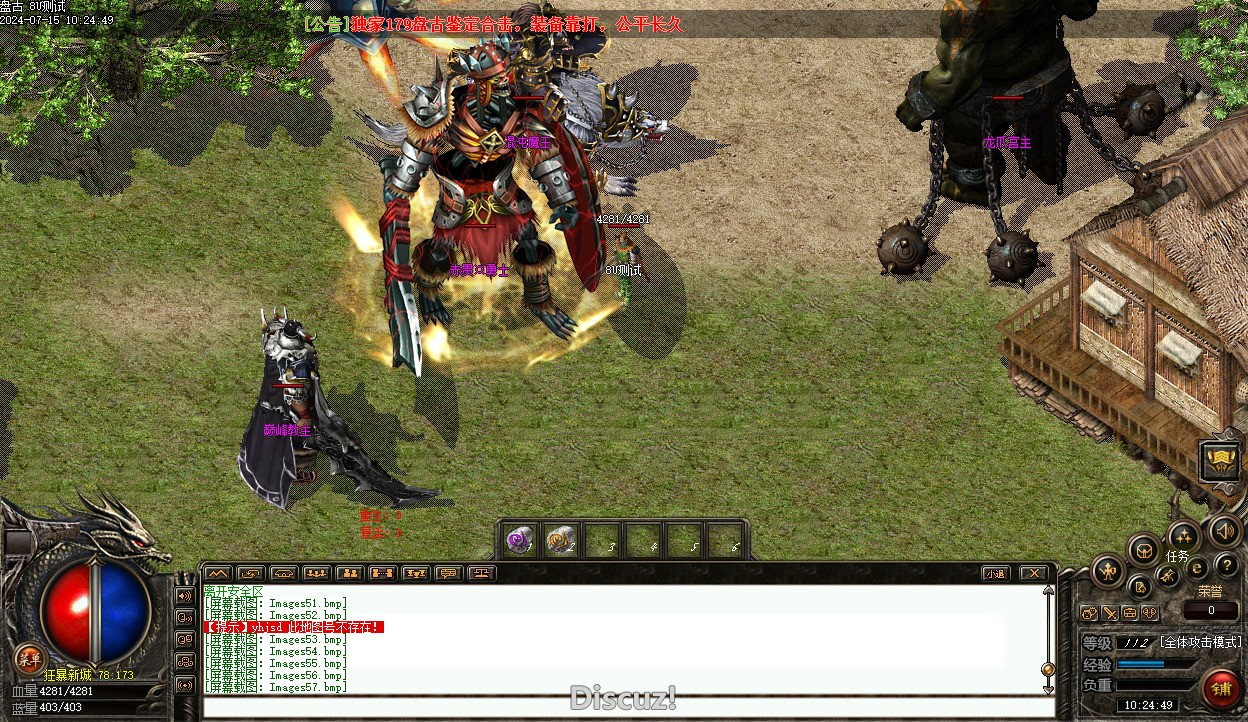Screen dimensions: 1248x722
Task: Open the bag inventory chest icon
Action: 1143,549
